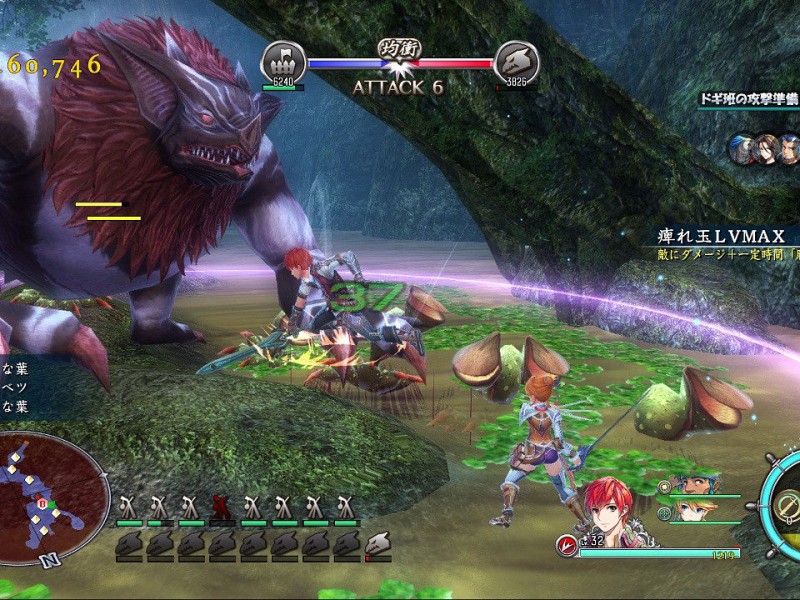The image size is (800, 600).
Task: Click the 均衡 balance indicator
Action: tap(398, 47)
